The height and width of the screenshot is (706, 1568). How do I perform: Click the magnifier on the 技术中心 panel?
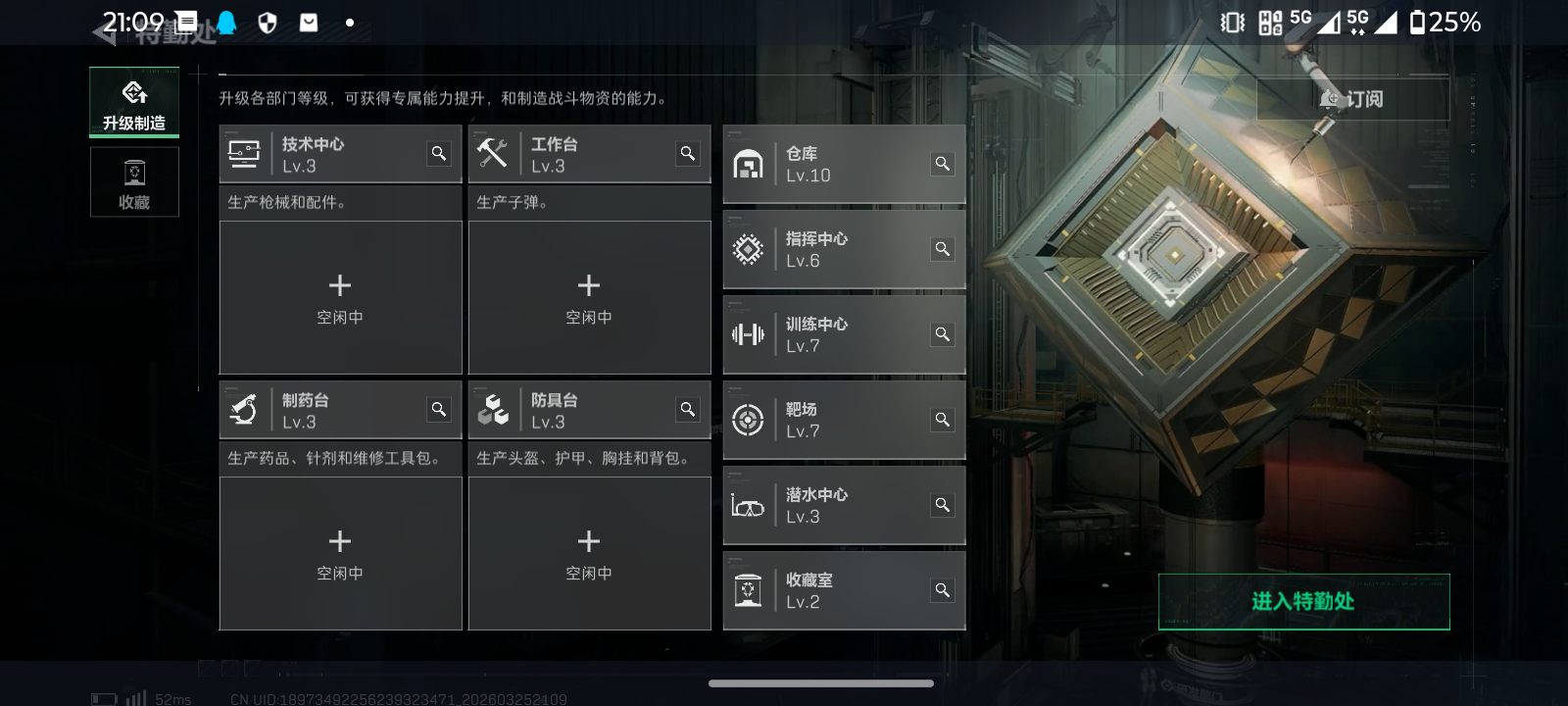[438, 153]
